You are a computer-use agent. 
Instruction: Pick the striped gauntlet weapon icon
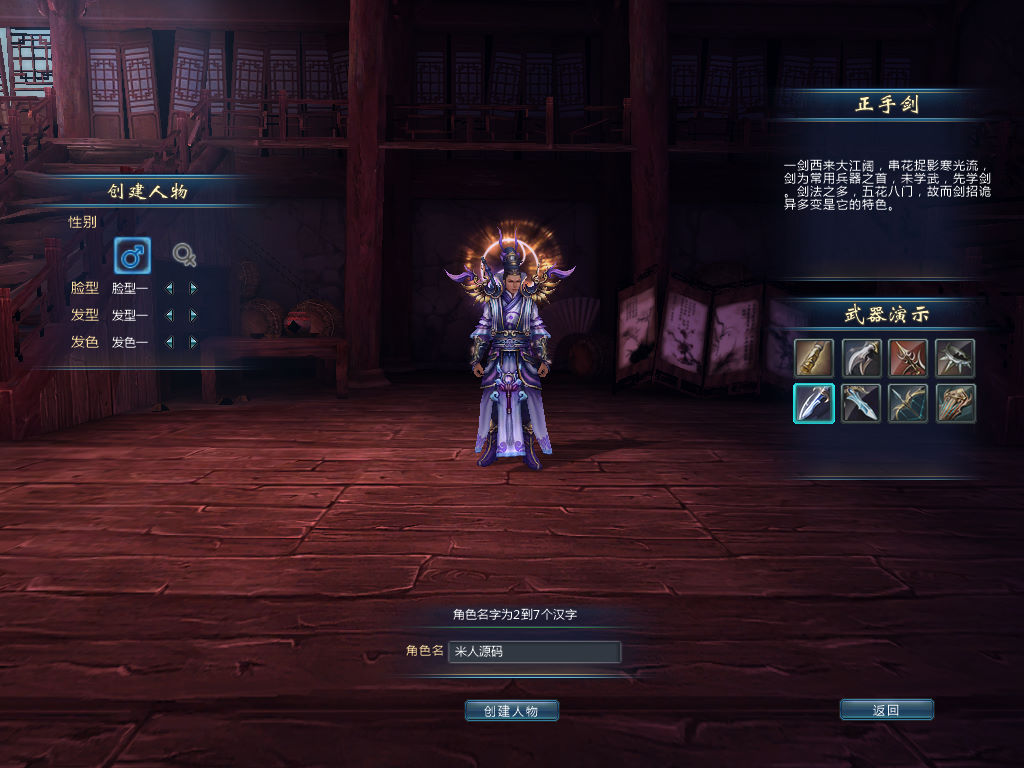coord(955,403)
